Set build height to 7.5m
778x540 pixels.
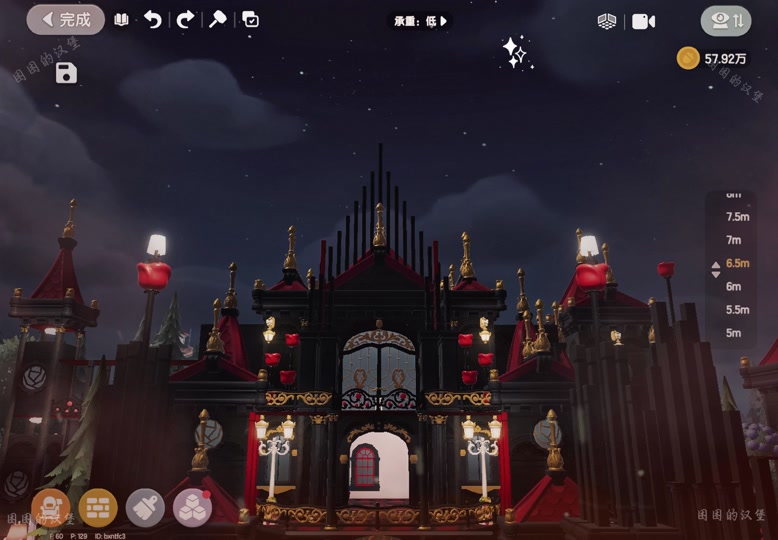click(738, 217)
